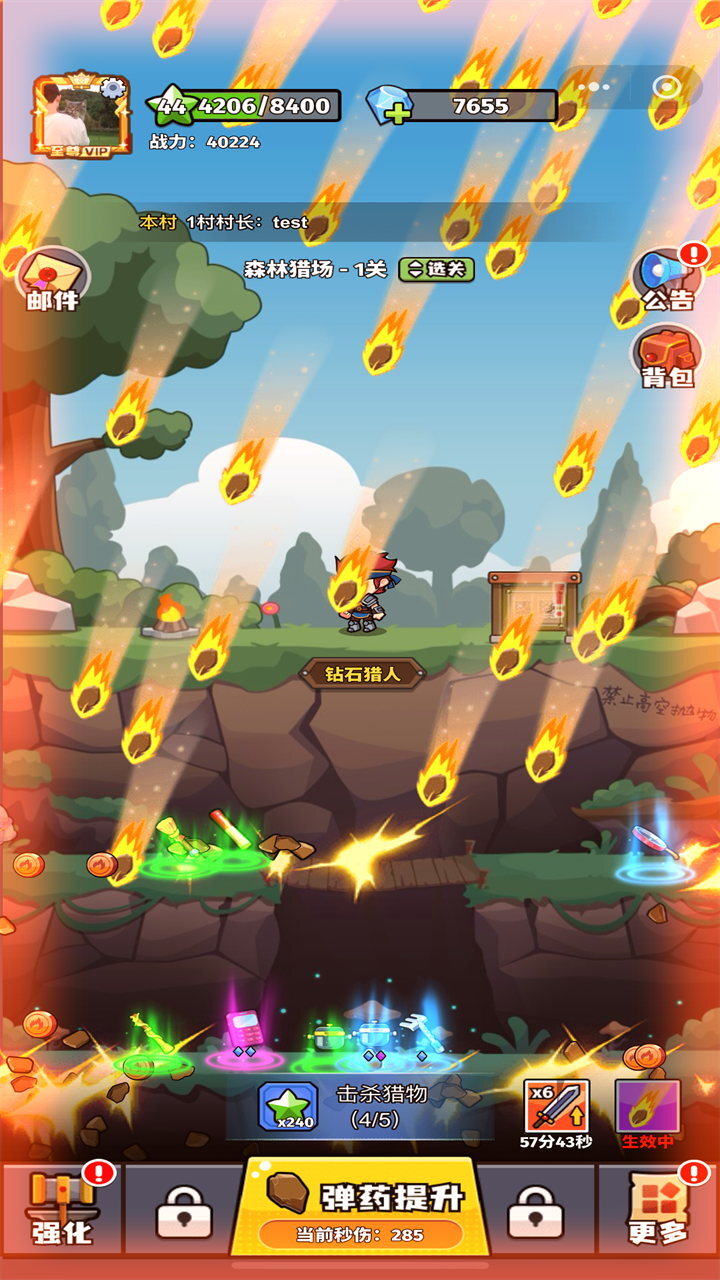Viewport: 720px width, 1280px height.
Task: Open the 邮件 mail envelope
Action: click(x=51, y=279)
